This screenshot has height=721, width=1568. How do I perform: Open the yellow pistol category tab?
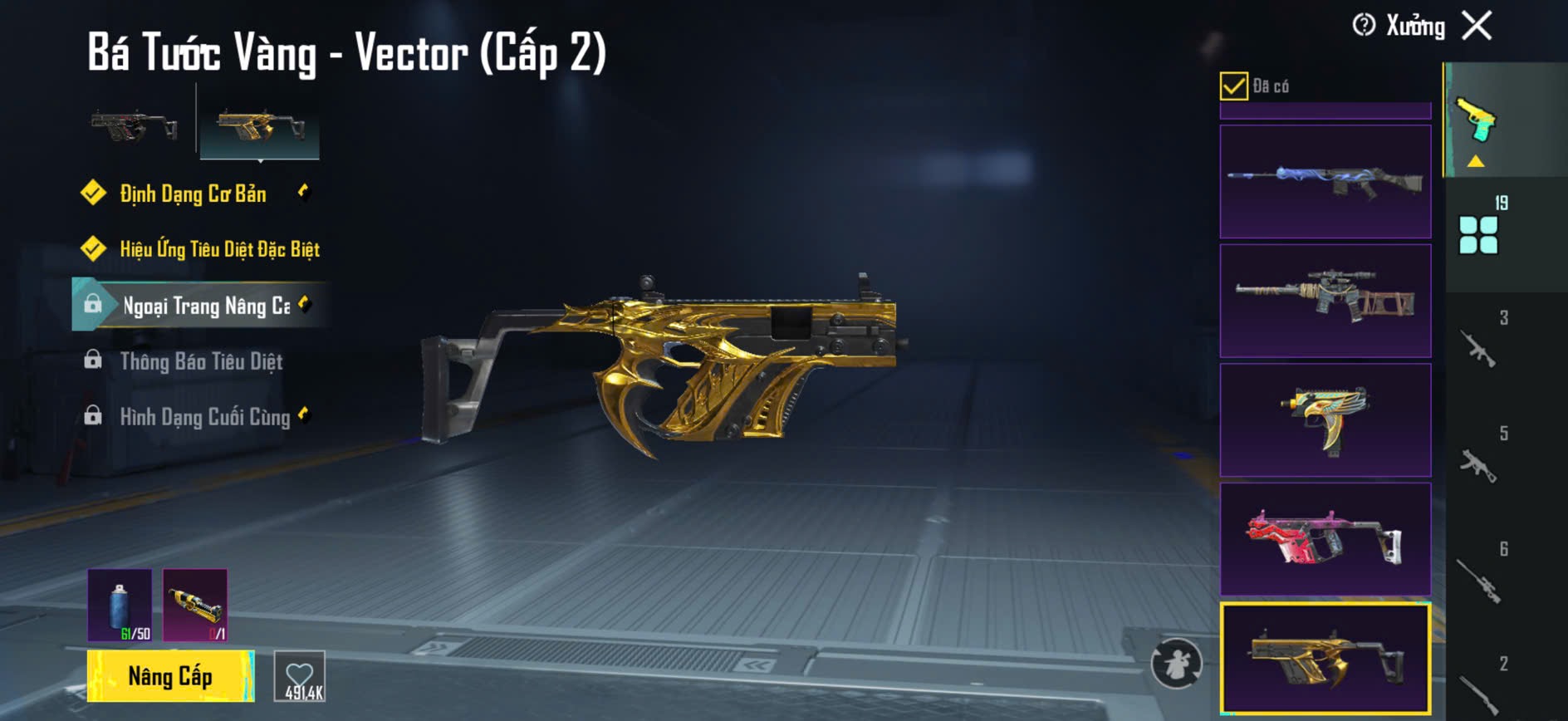pos(1477,121)
